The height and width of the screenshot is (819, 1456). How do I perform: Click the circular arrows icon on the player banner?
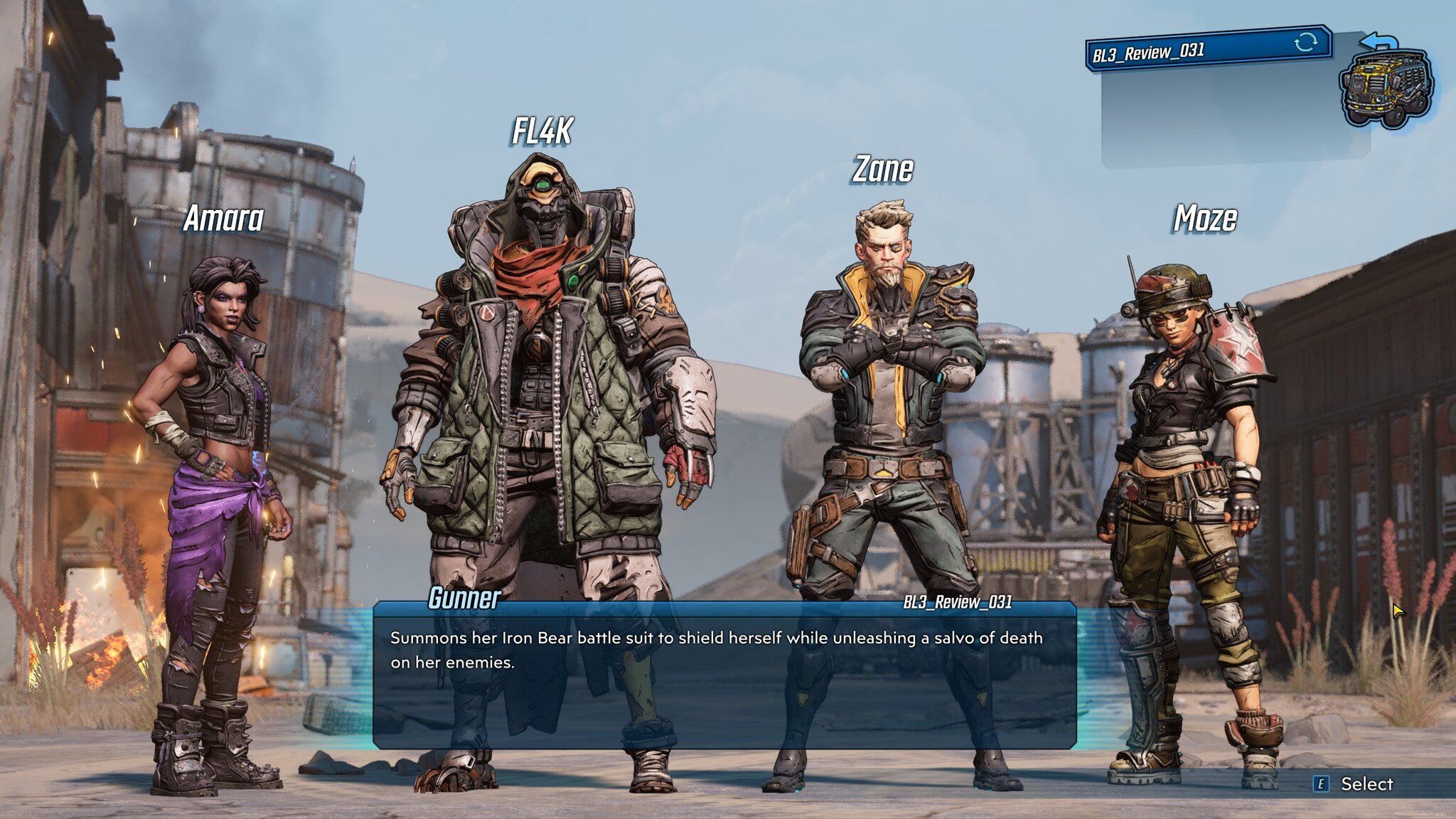point(1305,42)
